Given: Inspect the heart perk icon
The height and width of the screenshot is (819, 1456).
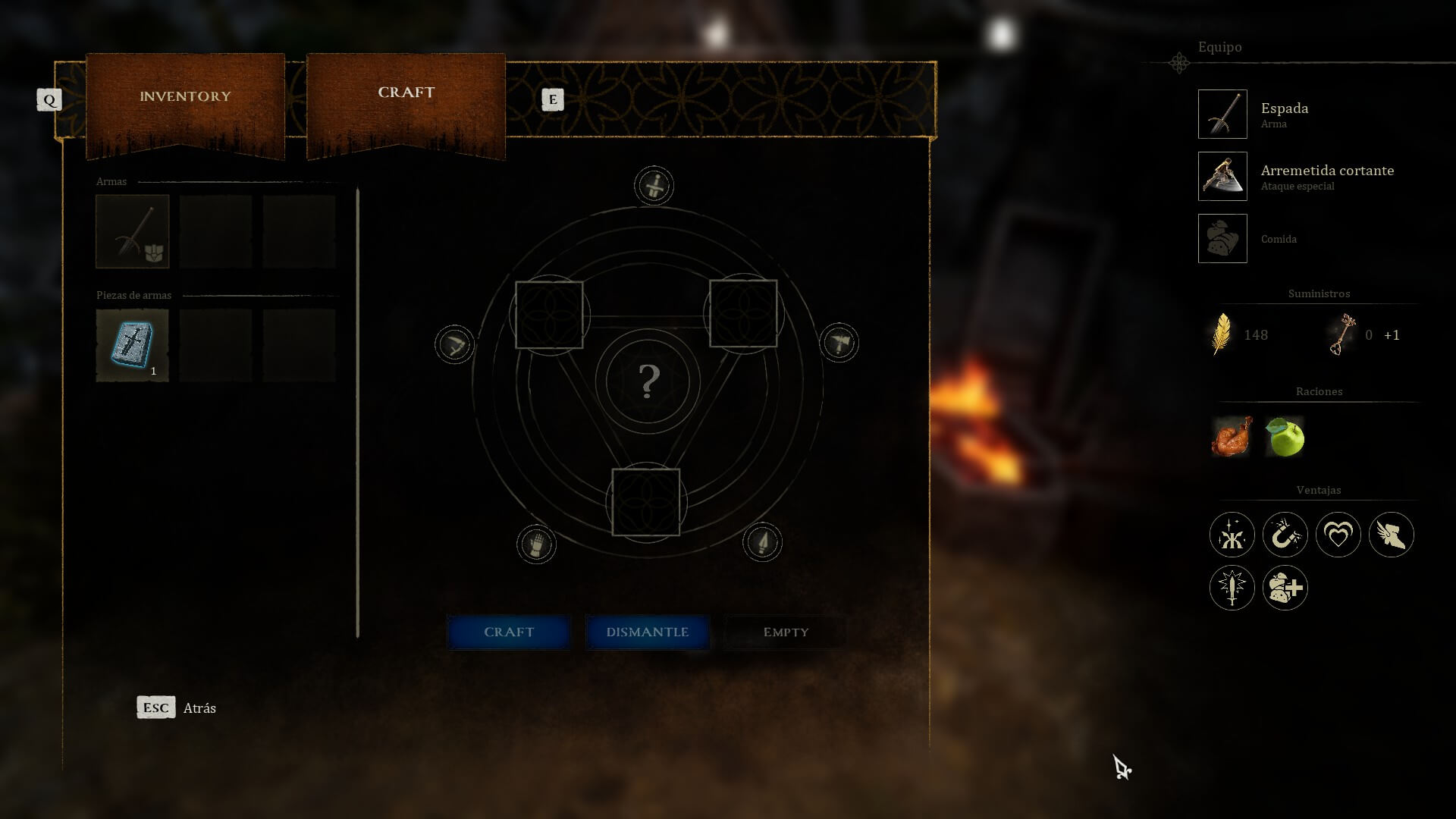Looking at the screenshot, I should point(1338,535).
